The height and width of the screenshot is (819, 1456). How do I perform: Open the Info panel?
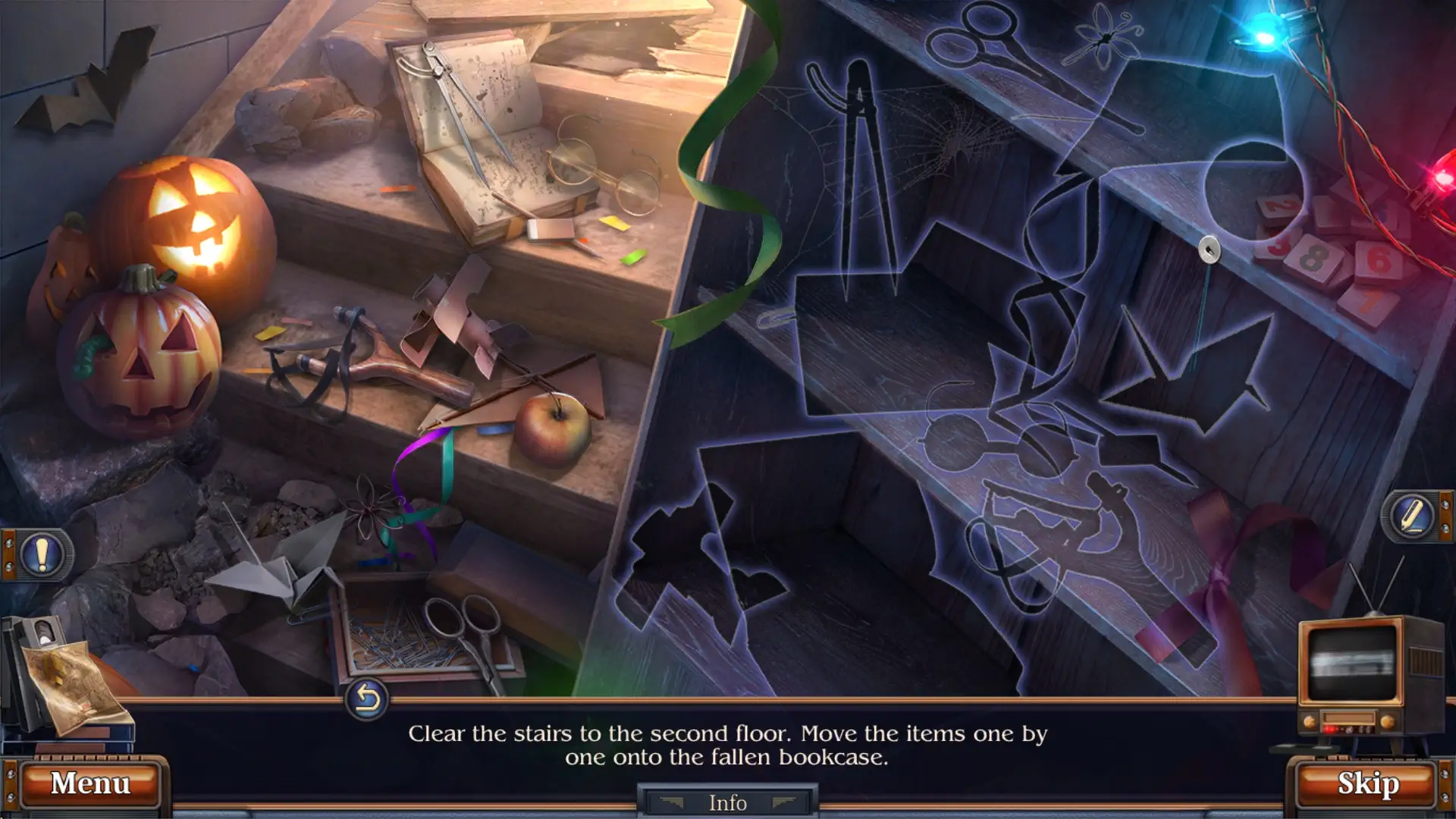point(726,802)
